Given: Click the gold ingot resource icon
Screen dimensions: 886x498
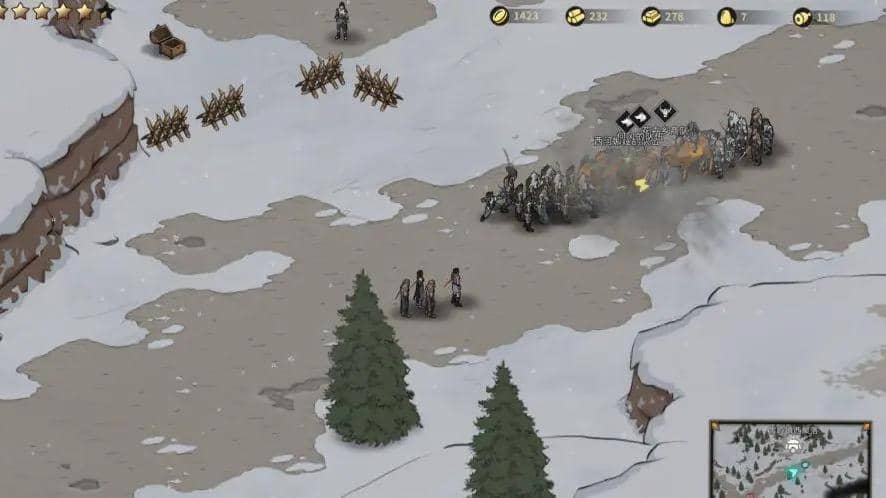Looking at the screenshot, I should (x=651, y=16).
